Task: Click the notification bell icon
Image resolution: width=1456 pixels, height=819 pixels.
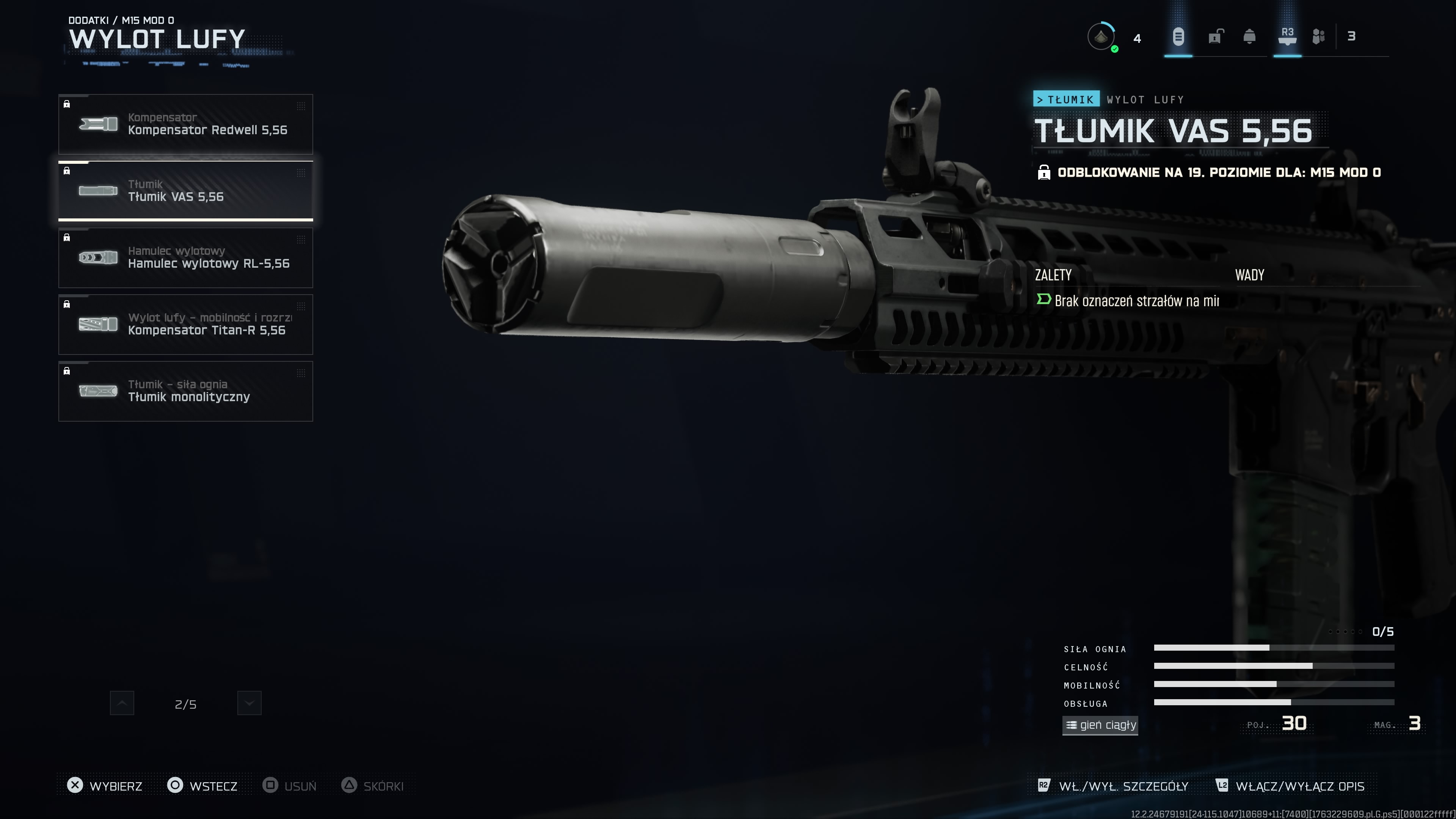Action: [1249, 37]
